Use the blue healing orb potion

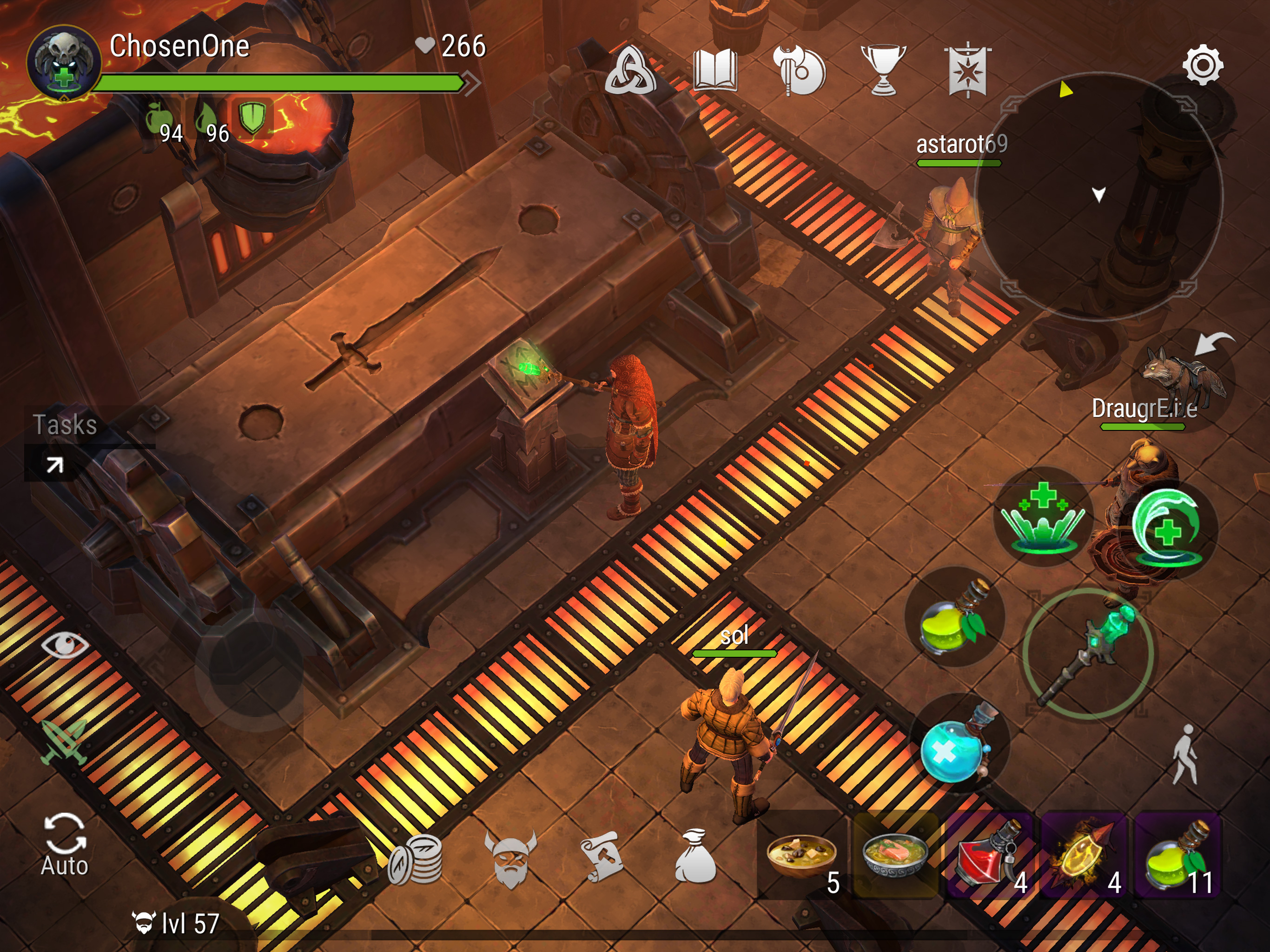point(957,745)
